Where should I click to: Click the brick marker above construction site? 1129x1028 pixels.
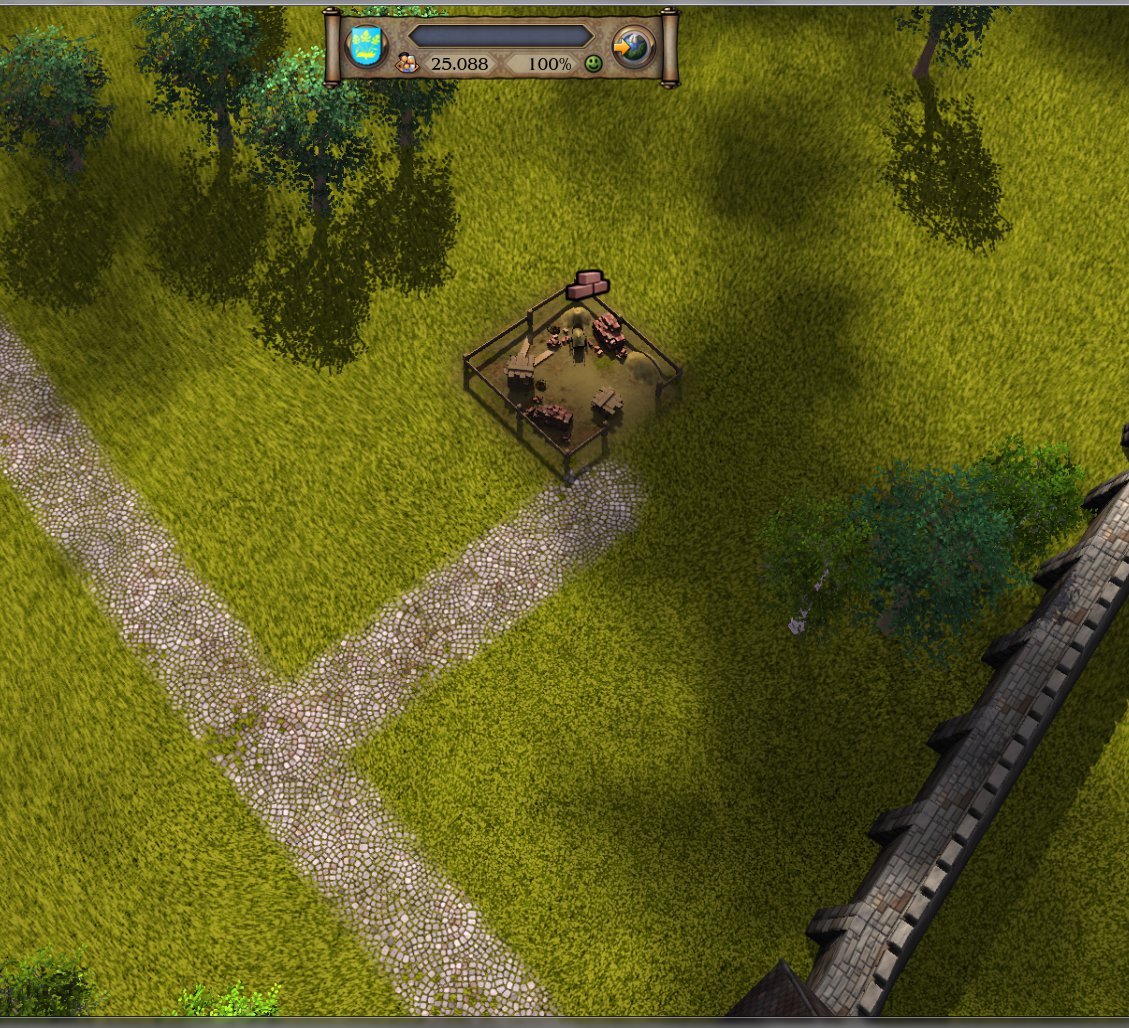[x=587, y=285]
